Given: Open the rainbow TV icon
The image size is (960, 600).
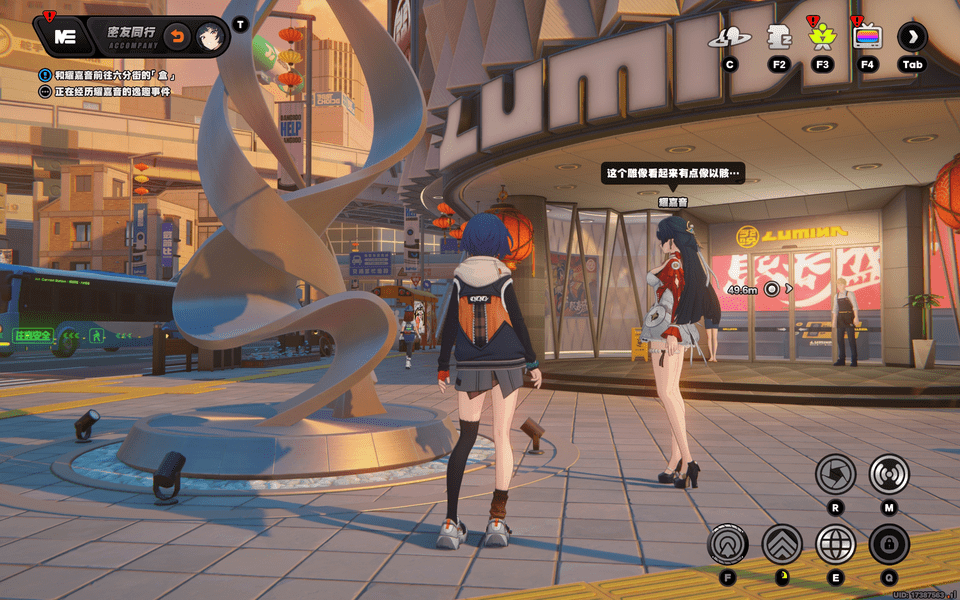Looking at the screenshot, I should [867, 38].
